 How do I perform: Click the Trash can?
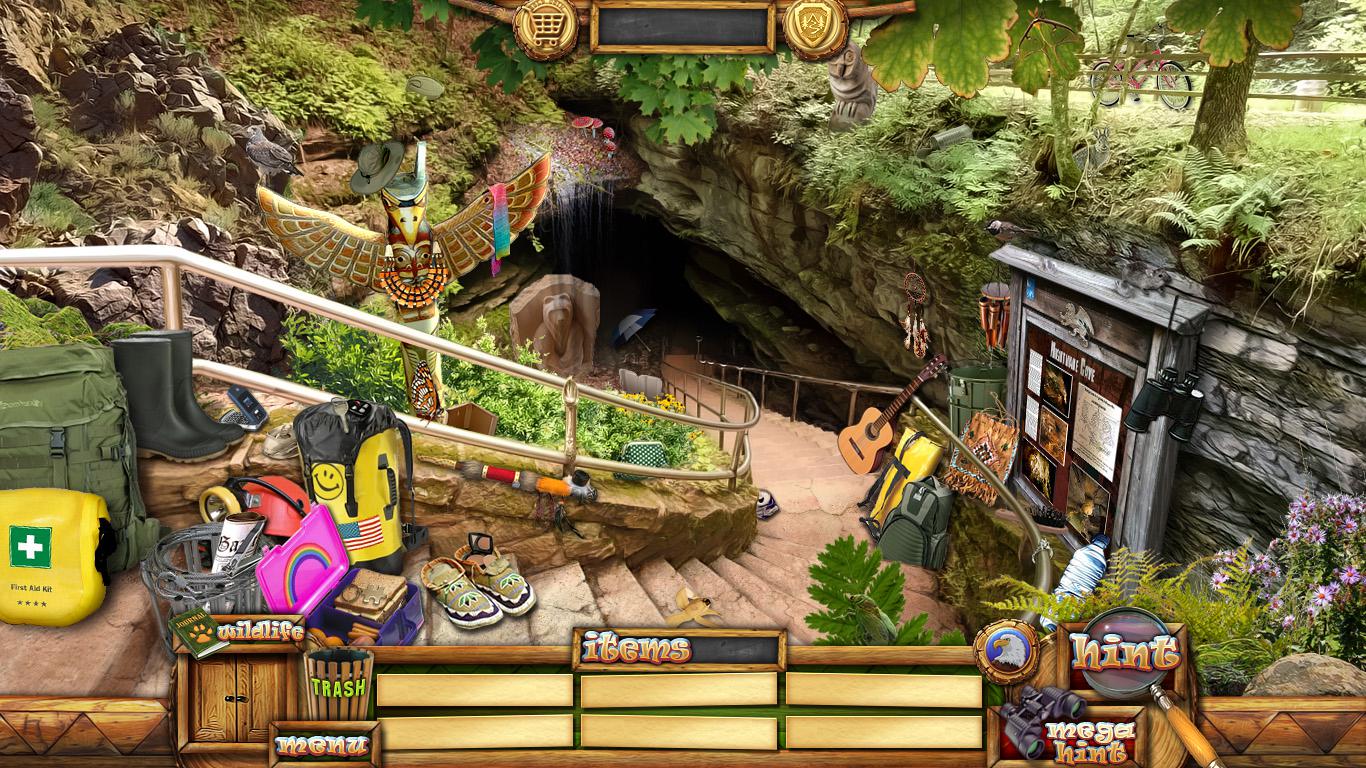point(338,685)
